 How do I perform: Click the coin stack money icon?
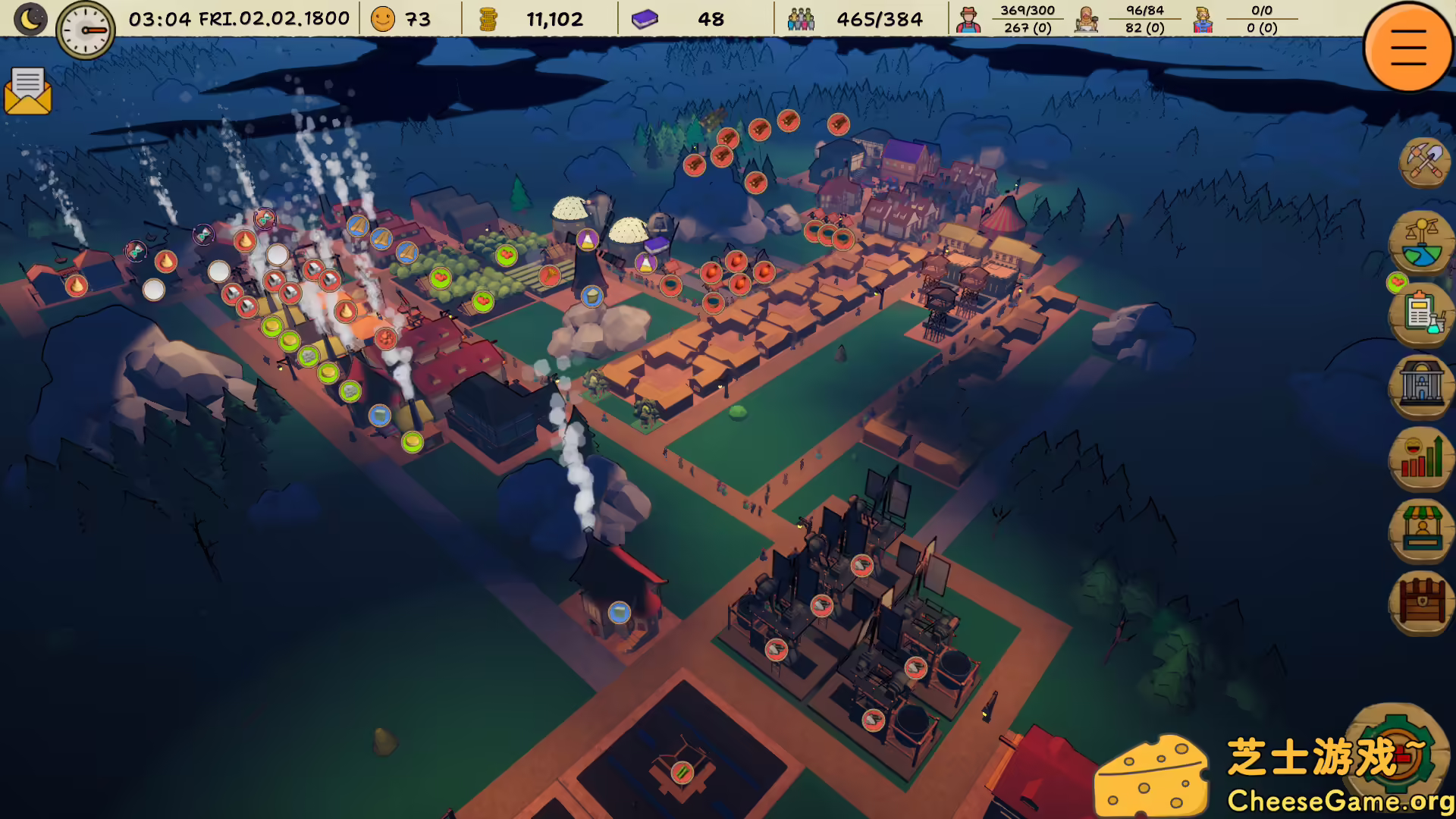click(x=490, y=19)
